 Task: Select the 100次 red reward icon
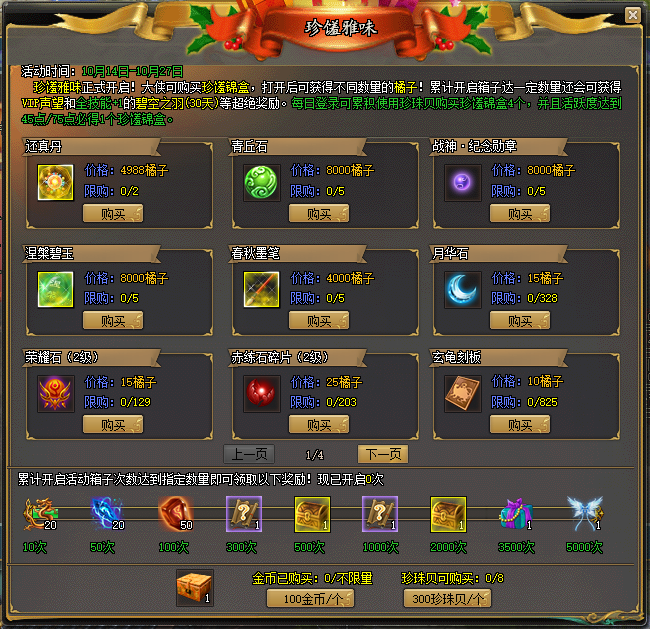(x=174, y=513)
